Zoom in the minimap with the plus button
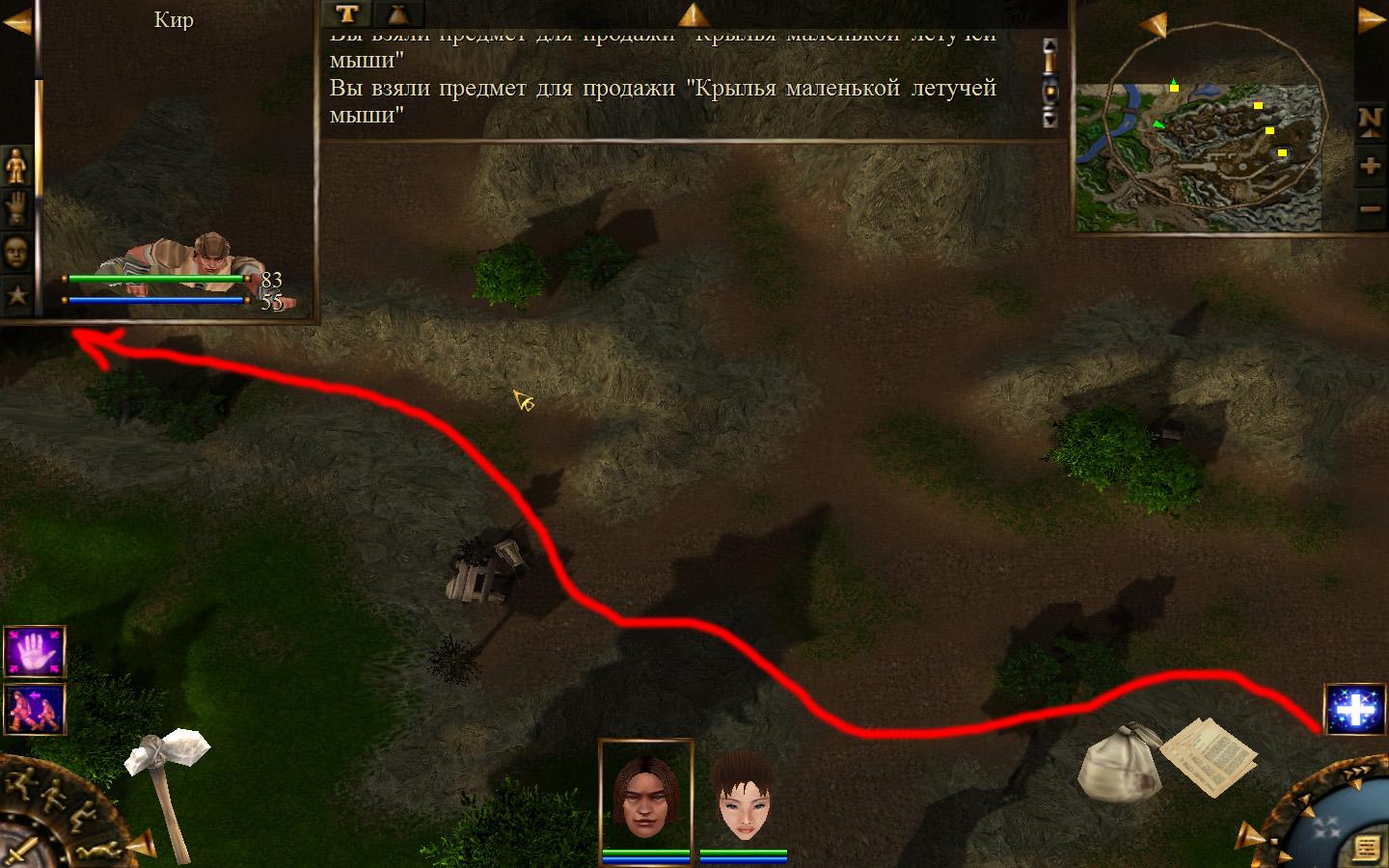Viewport: 1389px width, 868px height. pyautogui.click(x=1371, y=166)
